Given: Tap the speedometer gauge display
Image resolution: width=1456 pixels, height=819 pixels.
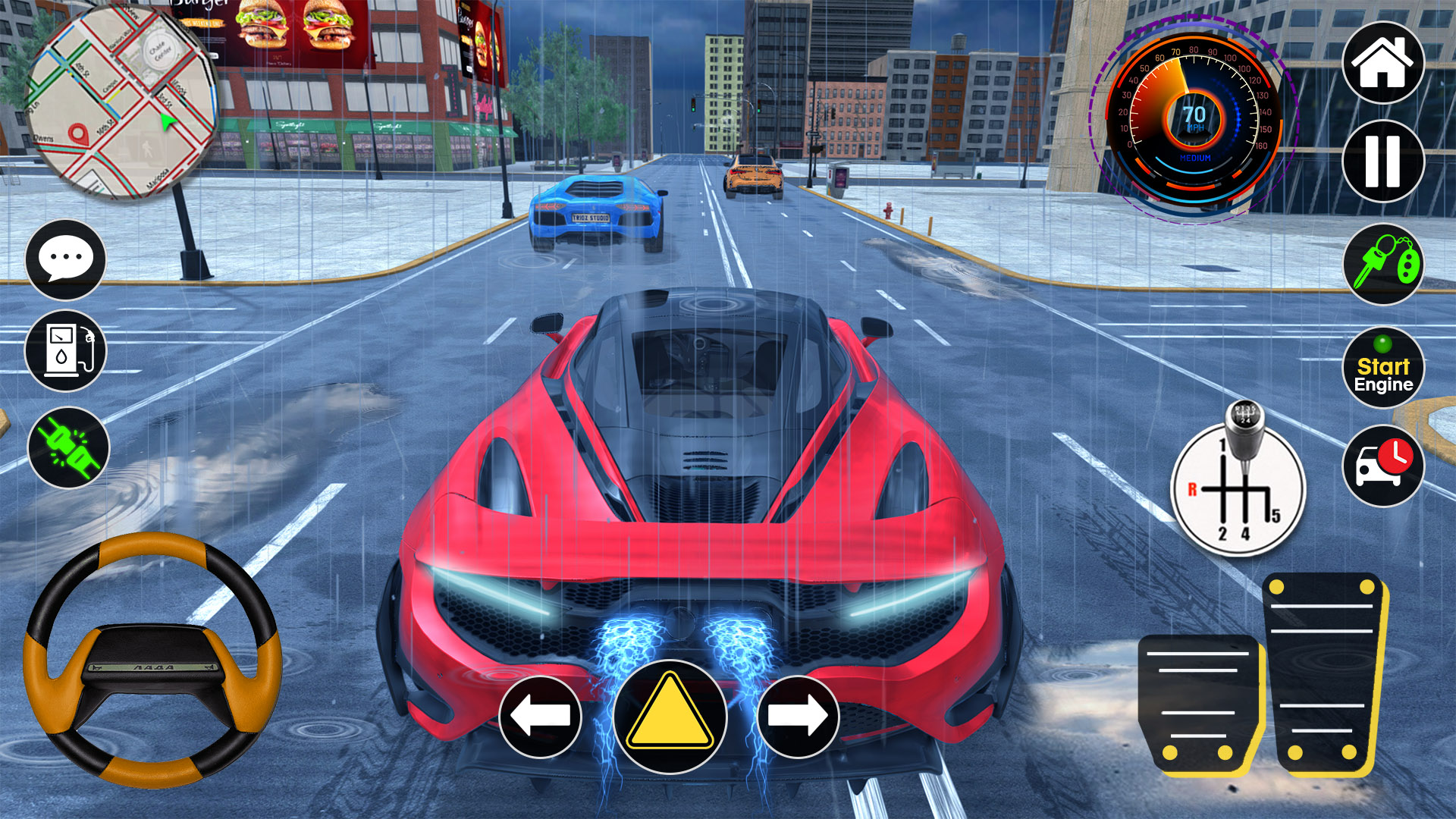Looking at the screenshot, I should pyautogui.click(x=1196, y=118).
